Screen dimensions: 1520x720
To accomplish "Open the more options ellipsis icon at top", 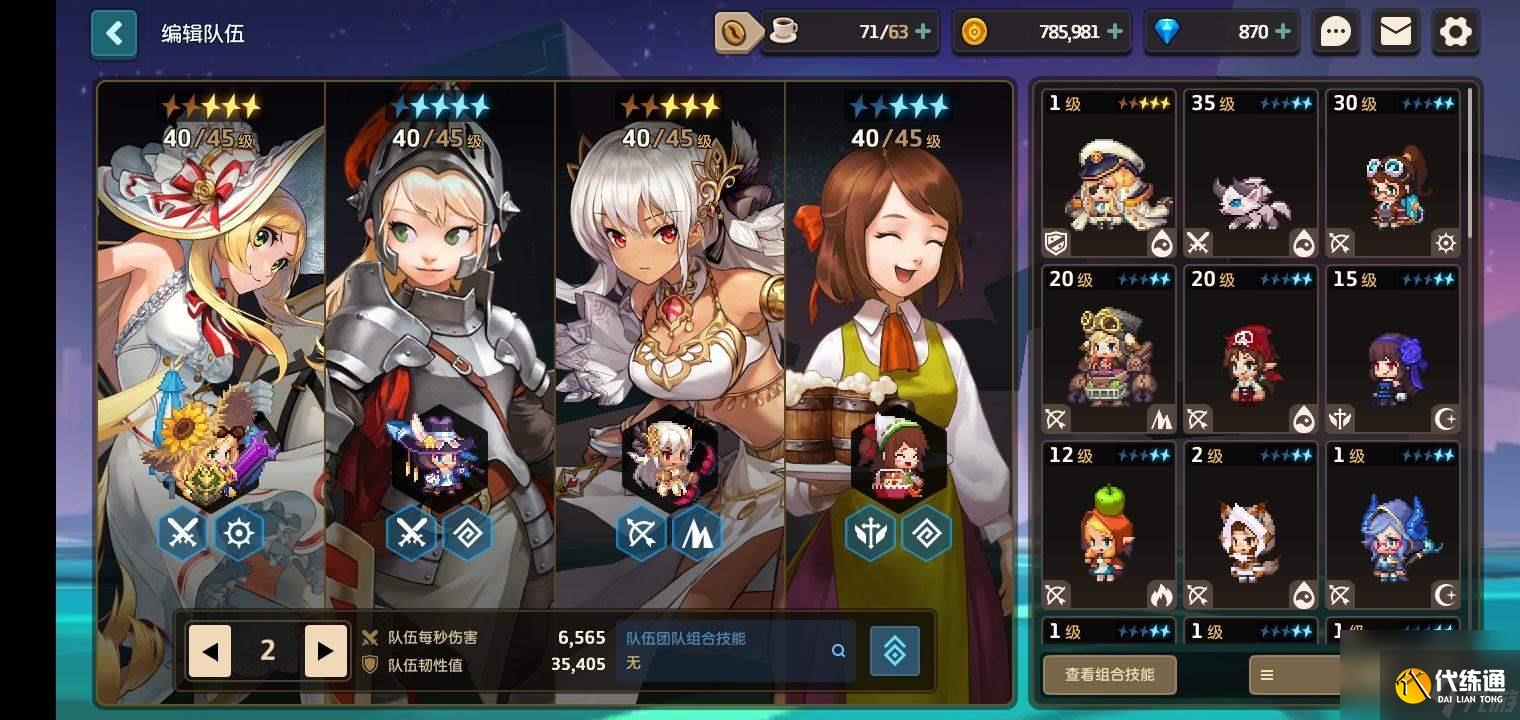I will [x=1336, y=32].
